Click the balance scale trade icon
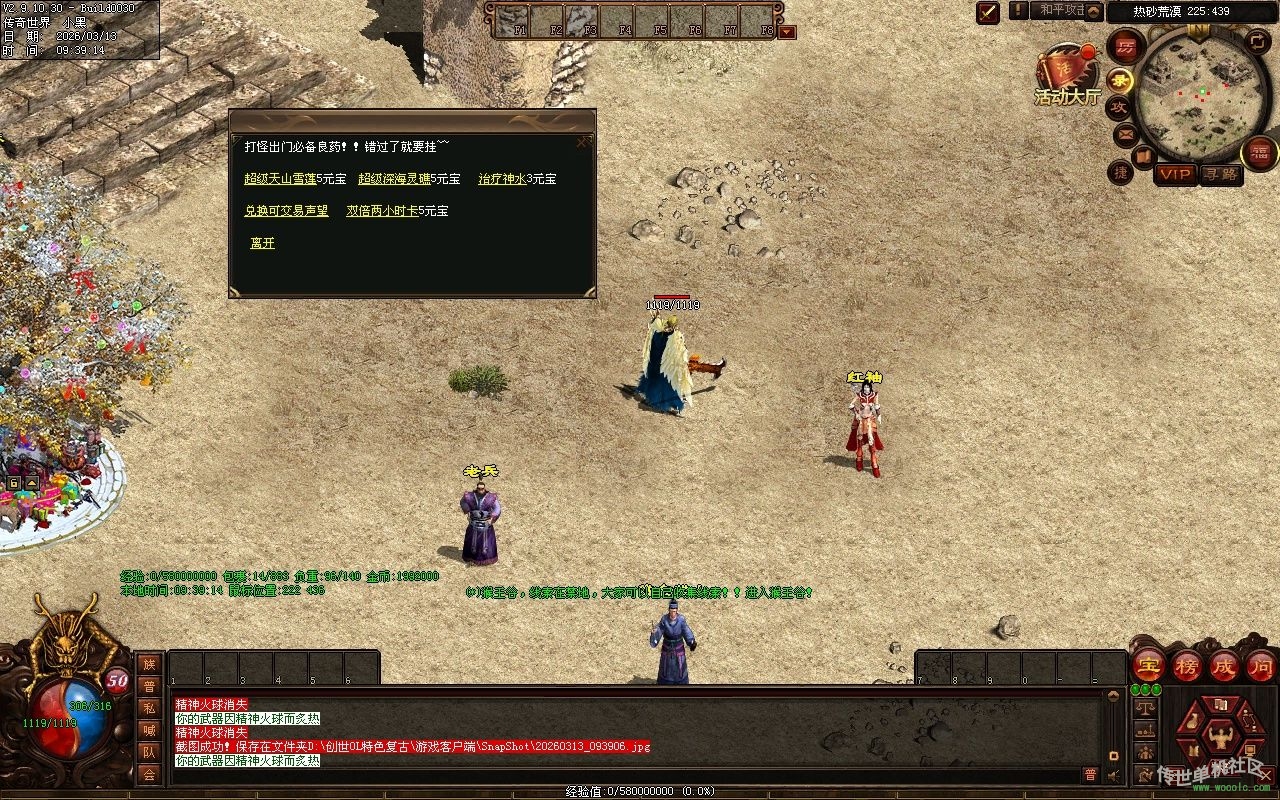 (1144, 707)
